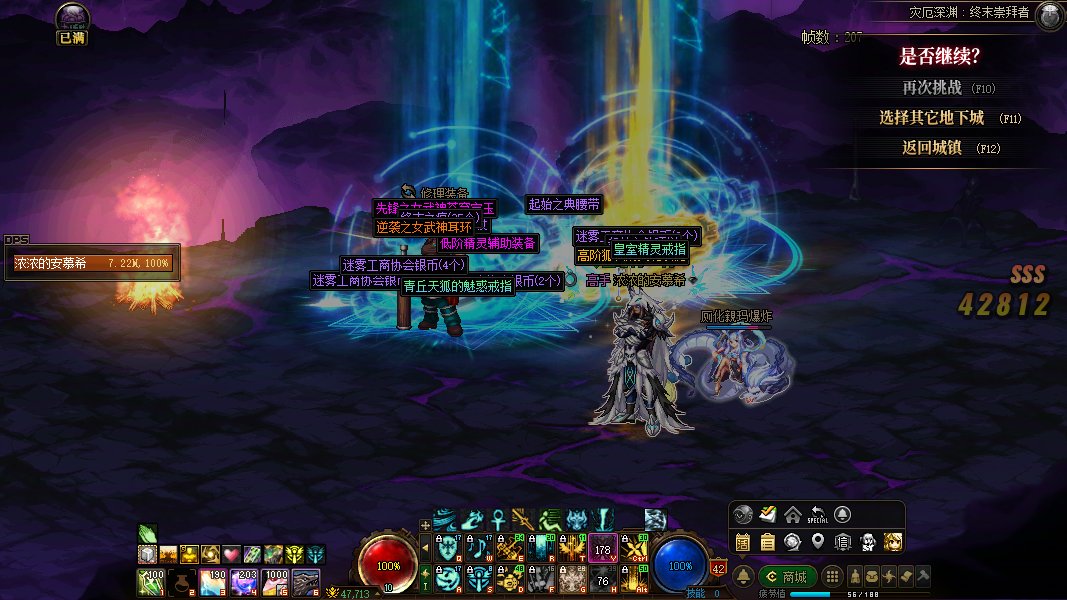The height and width of the screenshot is (600, 1067).
Task: Choose 返回城镇 to return to town
Action: pyautogui.click(x=932, y=148)
